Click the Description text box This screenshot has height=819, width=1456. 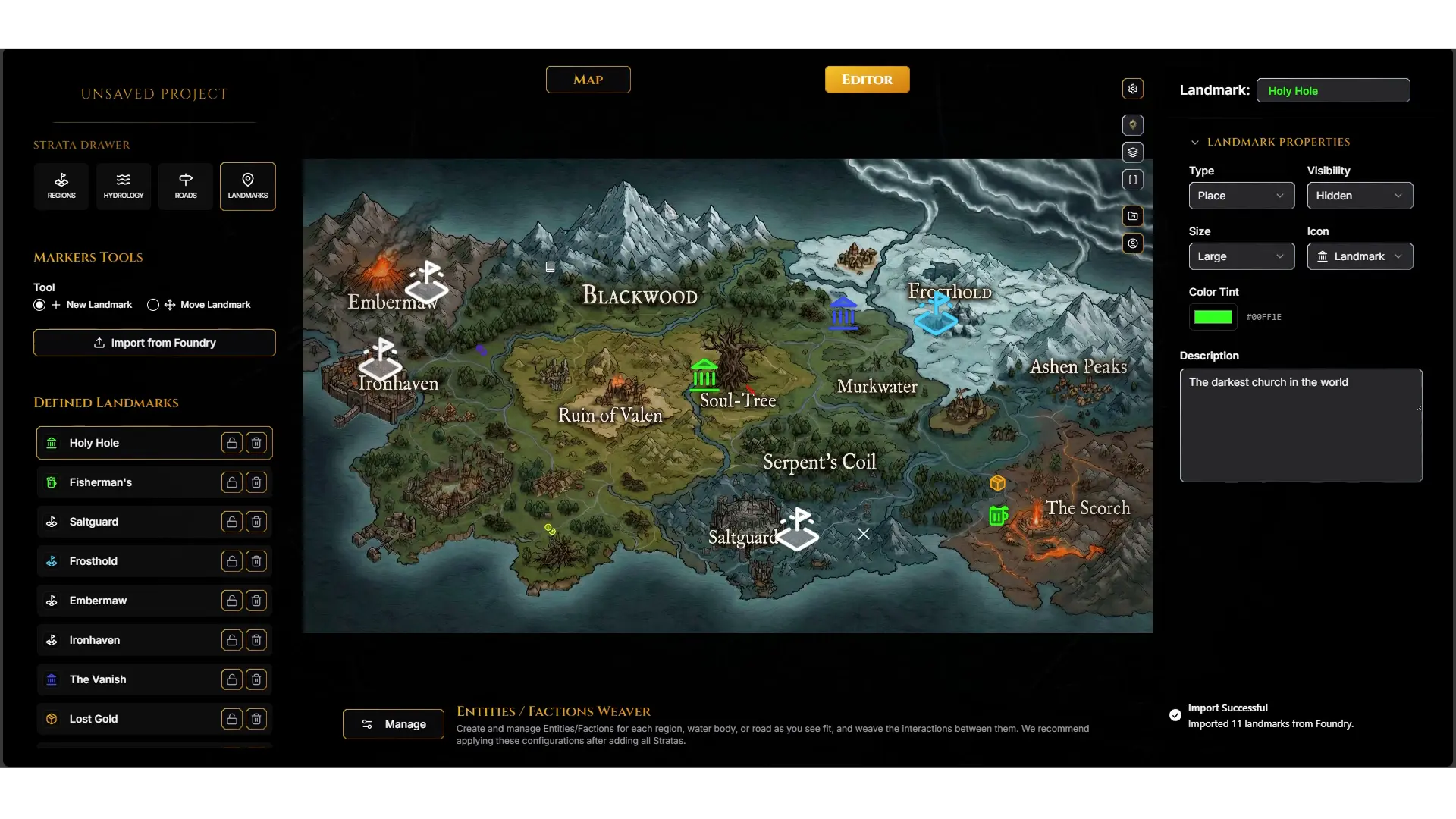[1301, 425]
